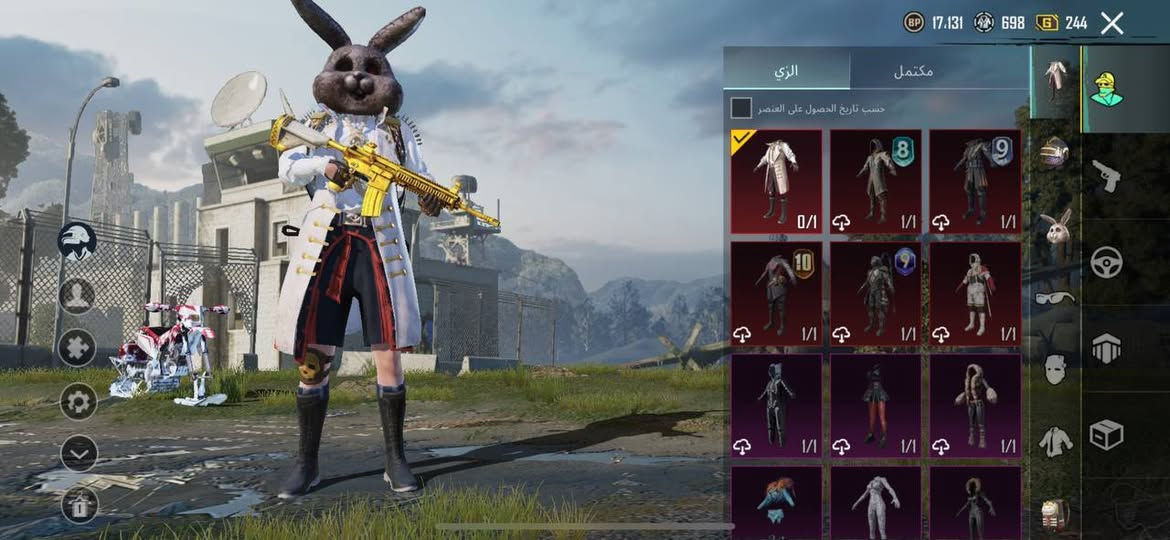
Task: Select the outfit with the level 10 badge
Action: click(x=776, y=293)
